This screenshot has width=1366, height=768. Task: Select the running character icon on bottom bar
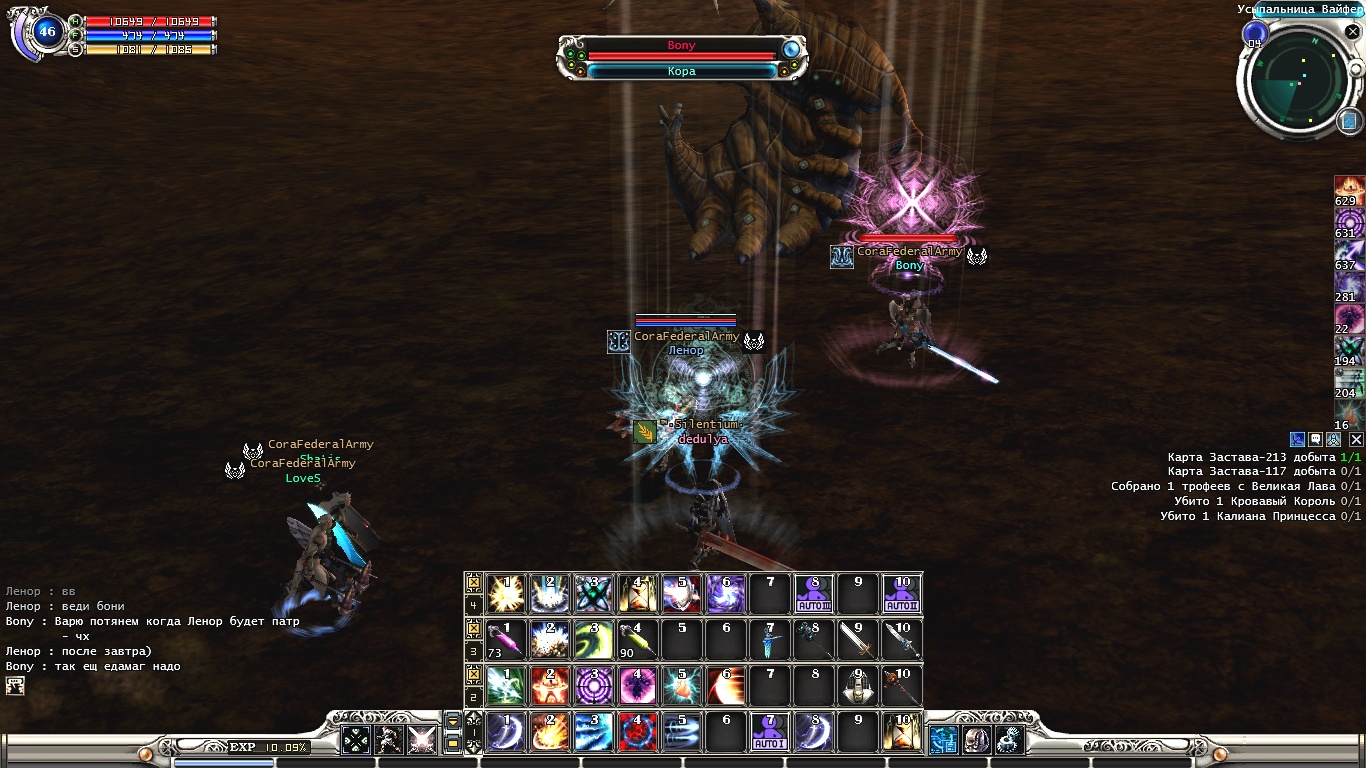pyautogui.click(x=386, y=740)
